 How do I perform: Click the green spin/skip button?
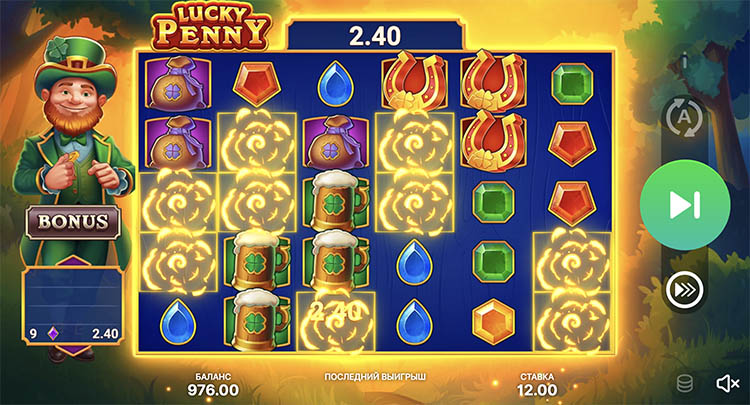[x=685, y=205]
